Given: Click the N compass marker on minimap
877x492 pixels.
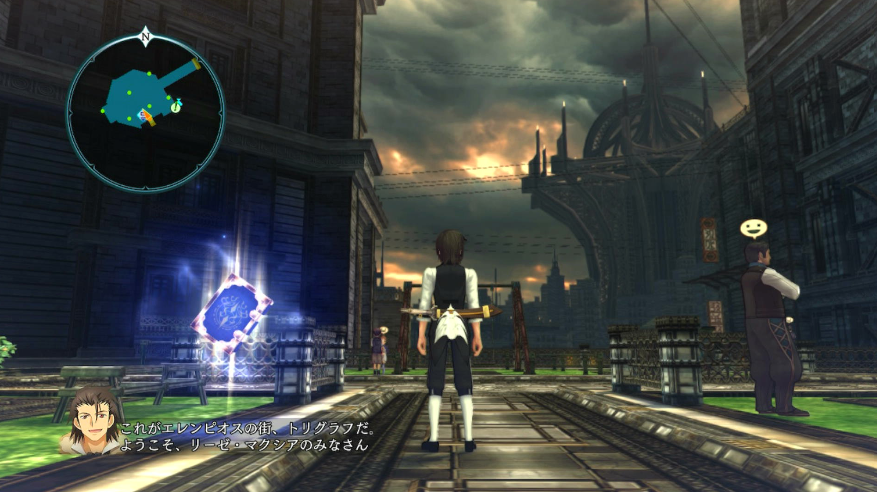Looking at the screenshot, I should (x=146, y=37).
